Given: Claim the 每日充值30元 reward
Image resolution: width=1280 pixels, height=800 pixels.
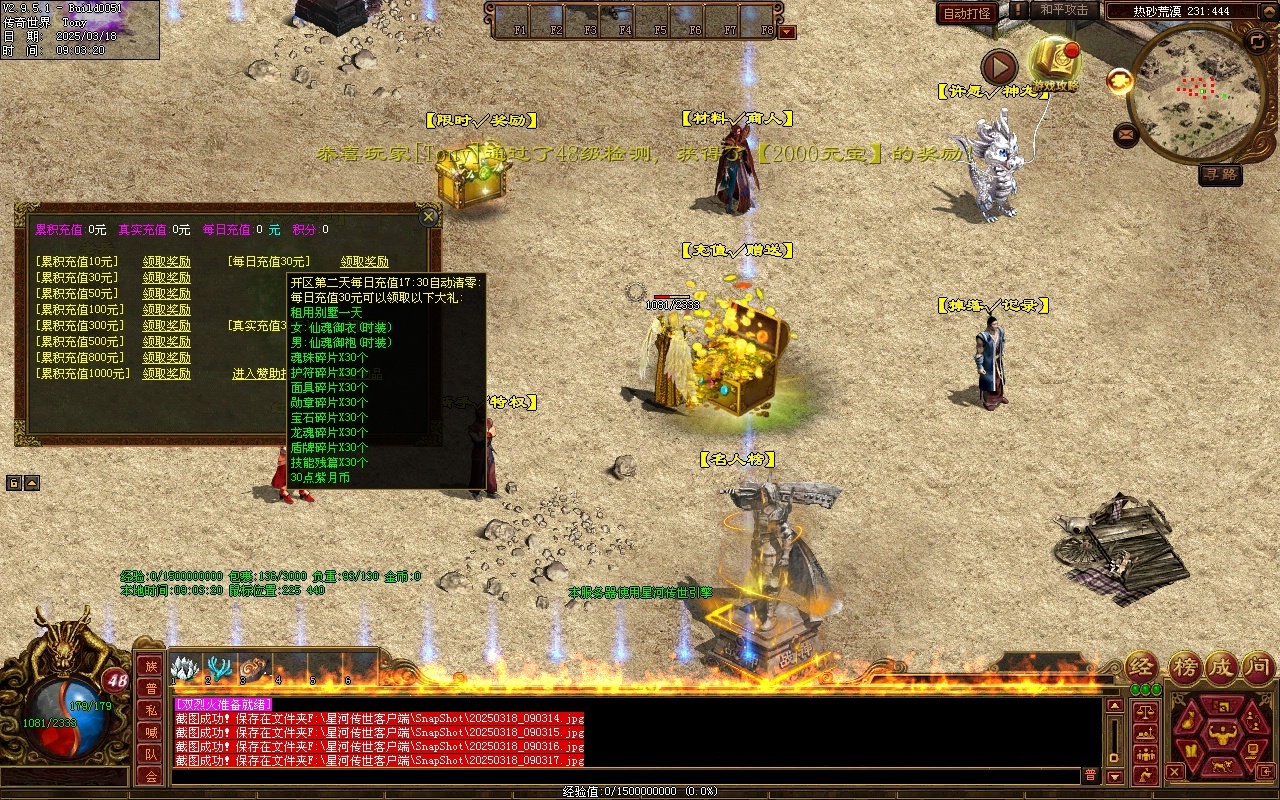Looking at the screenshot, I should [364, 262].
